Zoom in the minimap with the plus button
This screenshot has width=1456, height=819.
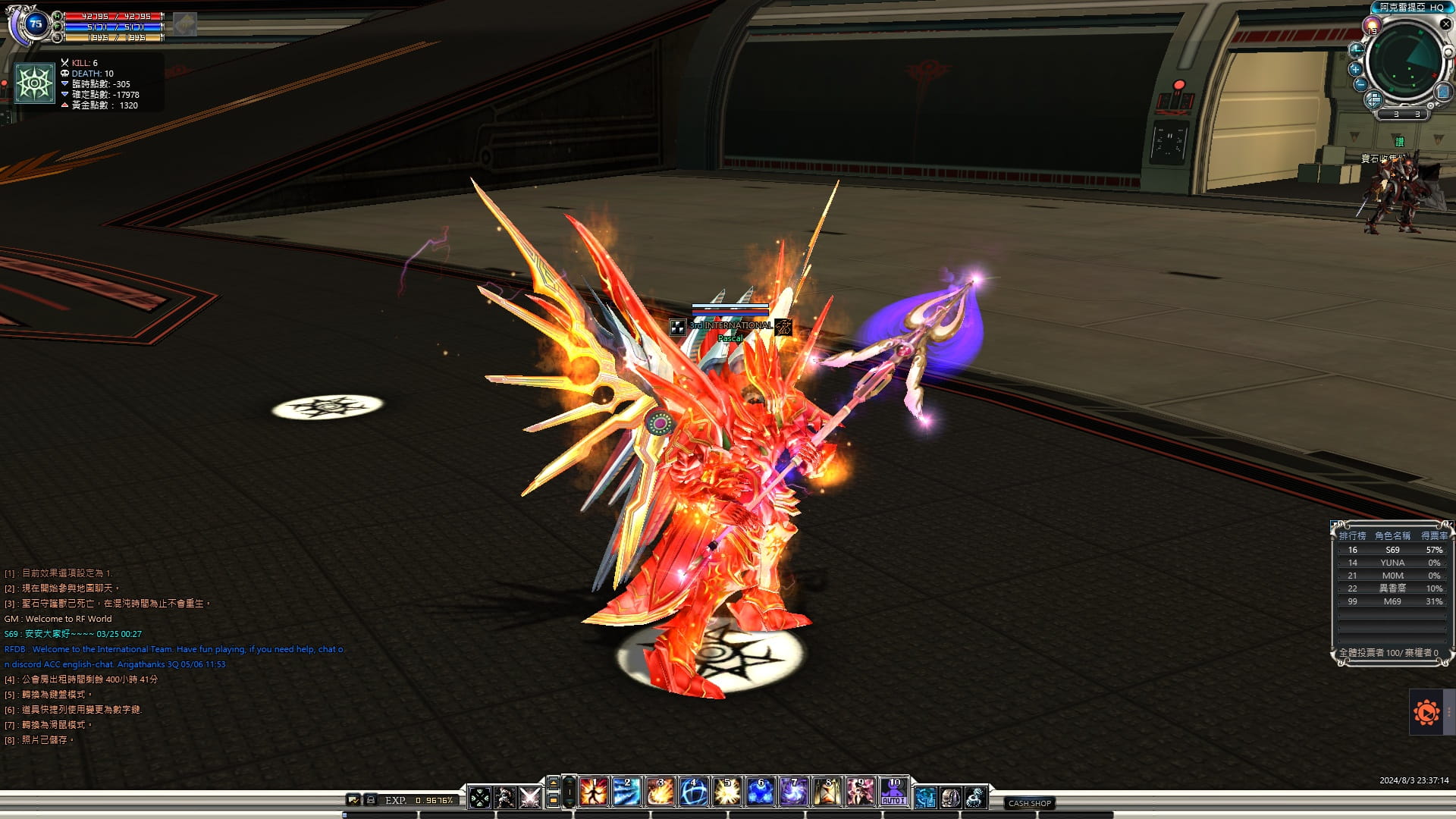(1355, 69)
